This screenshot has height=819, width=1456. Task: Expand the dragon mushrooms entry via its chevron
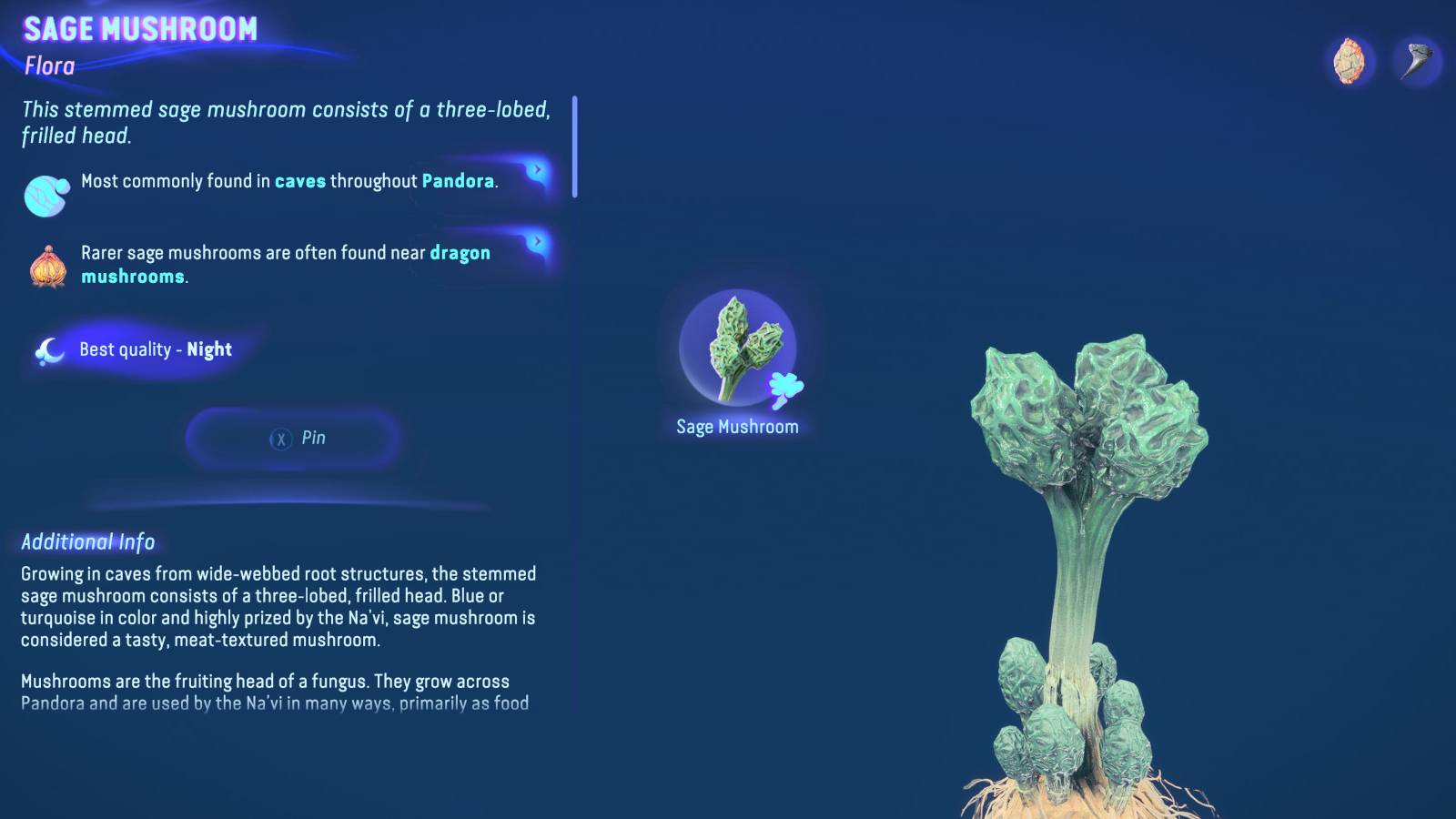point(537,242)
